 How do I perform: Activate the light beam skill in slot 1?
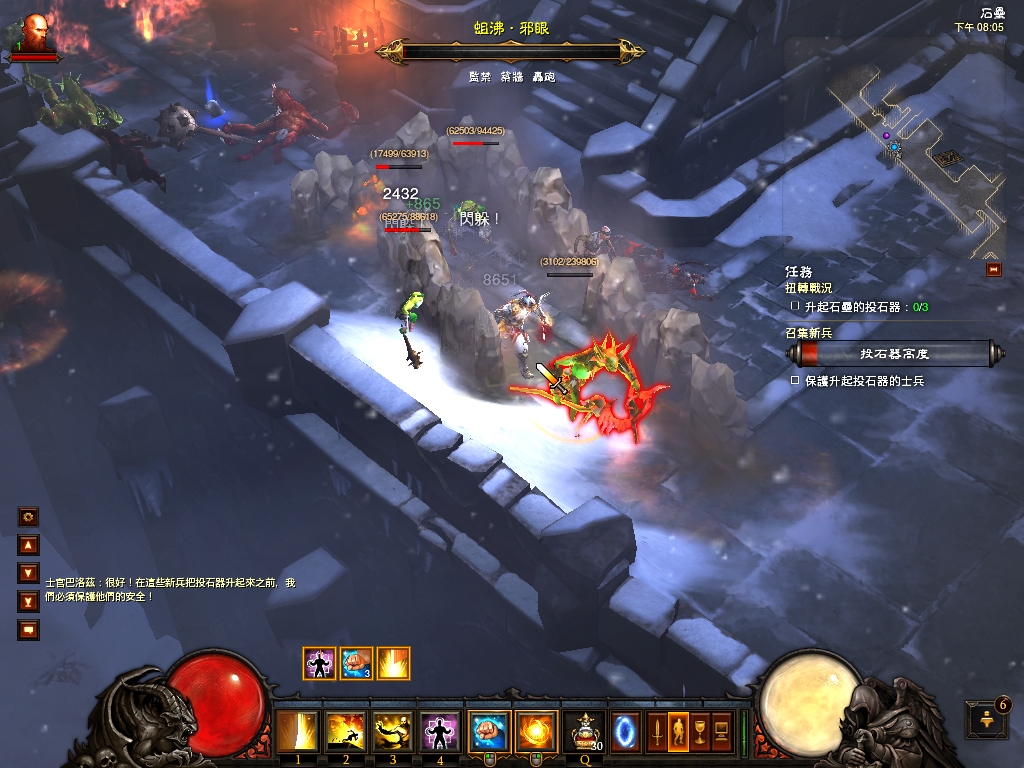point(297,732)
